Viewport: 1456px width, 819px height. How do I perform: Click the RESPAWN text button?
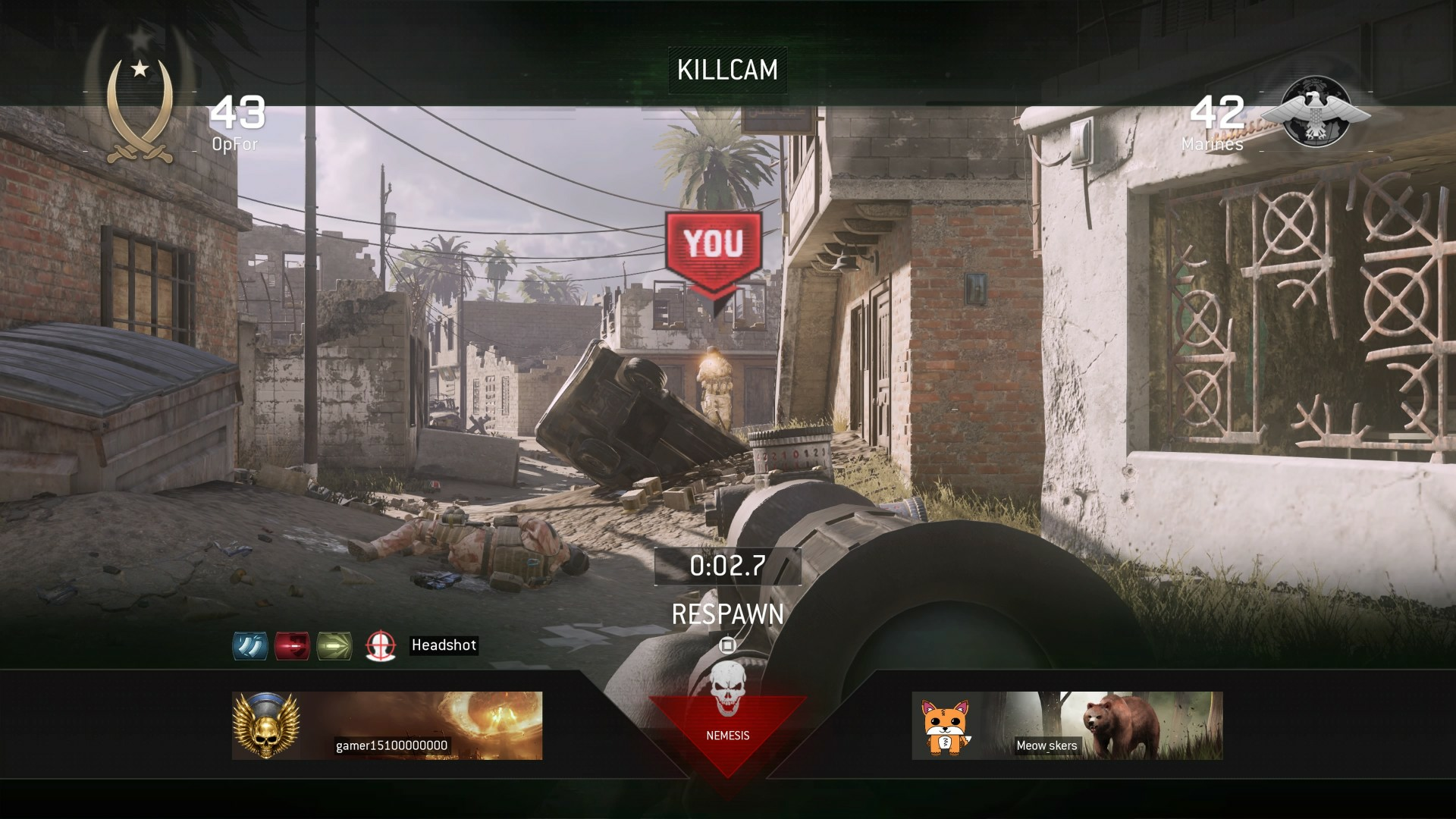point(726,616)
